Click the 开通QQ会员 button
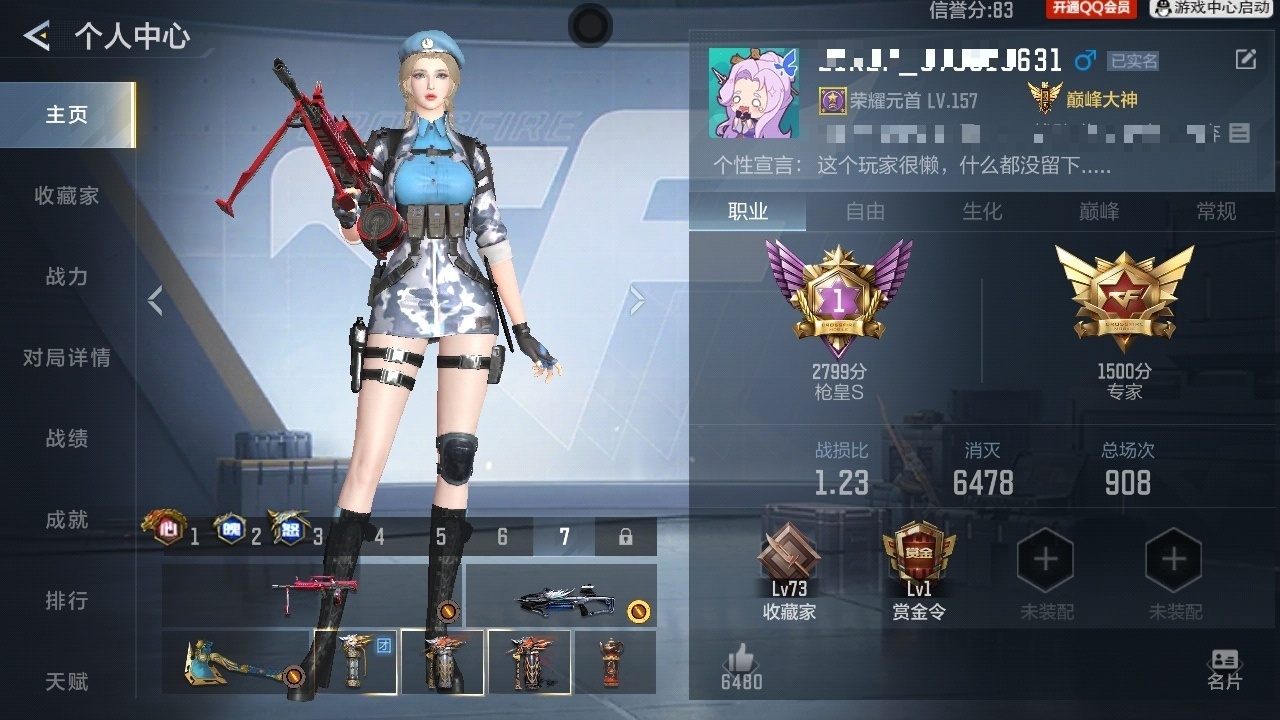Viewport: 1280px width, 720px height. 1090,9
